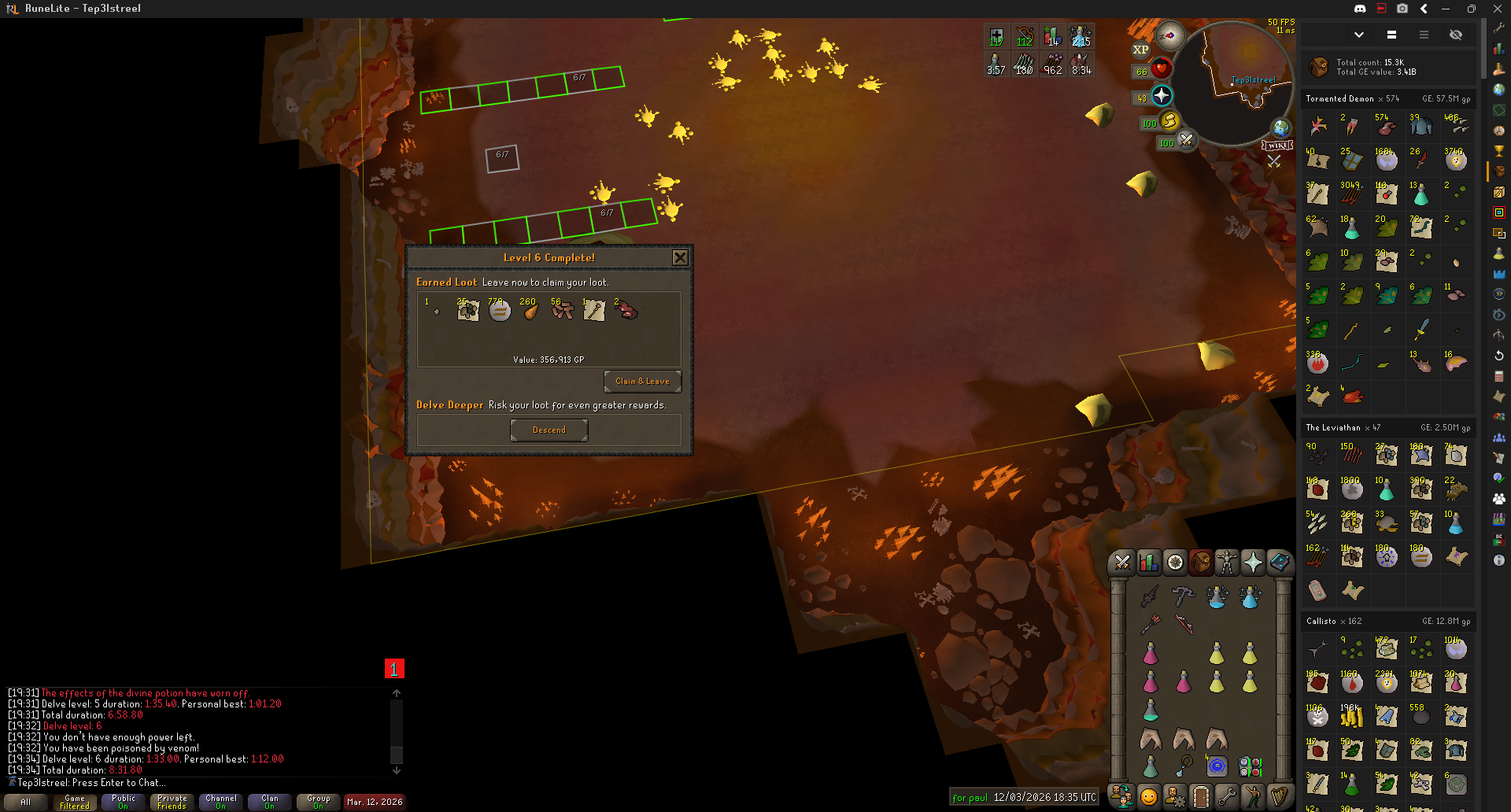The height and width of the screenshot is (812, 1511).
Task: Click the Claim & Leave button
Action: click(642, 382)
